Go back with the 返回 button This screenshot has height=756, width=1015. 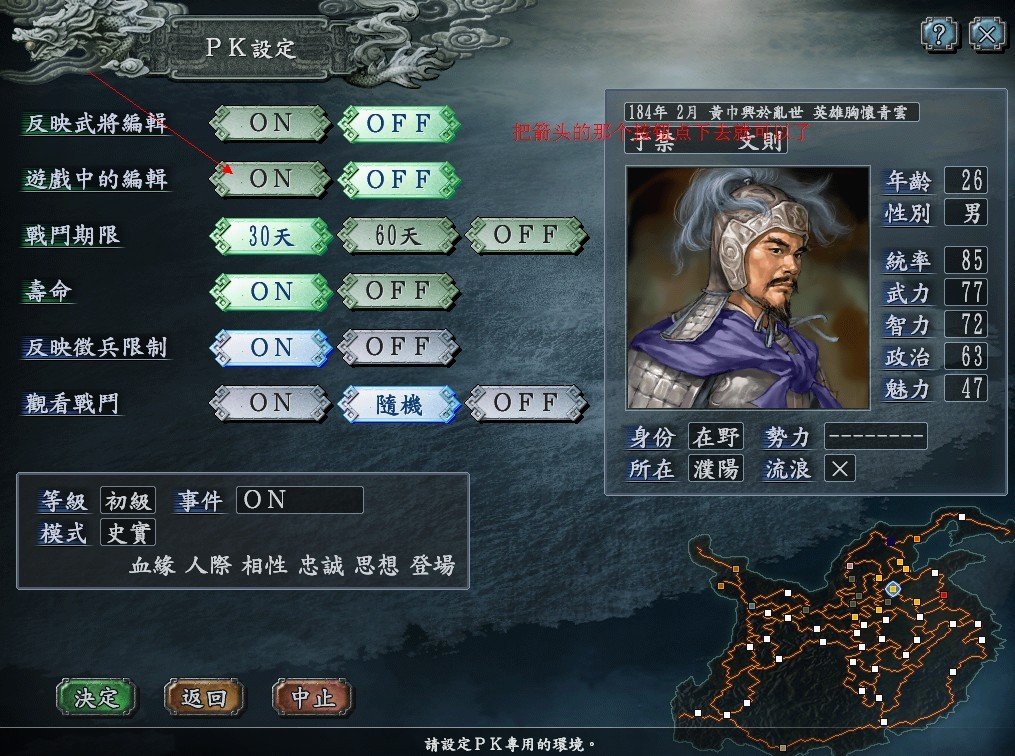[x=204, y=697]
